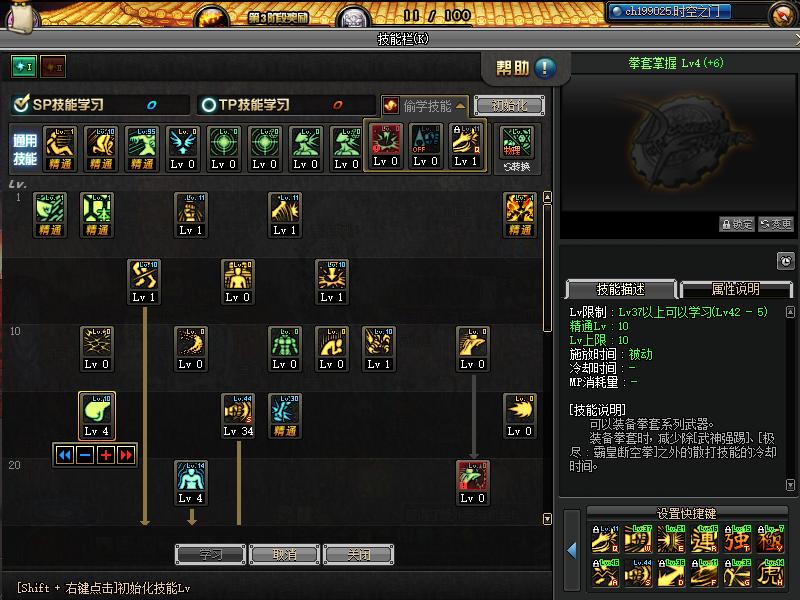
Task: Maximize skill level with red double-arrow button
Action: pyautogui.click(x=126, y=455)
